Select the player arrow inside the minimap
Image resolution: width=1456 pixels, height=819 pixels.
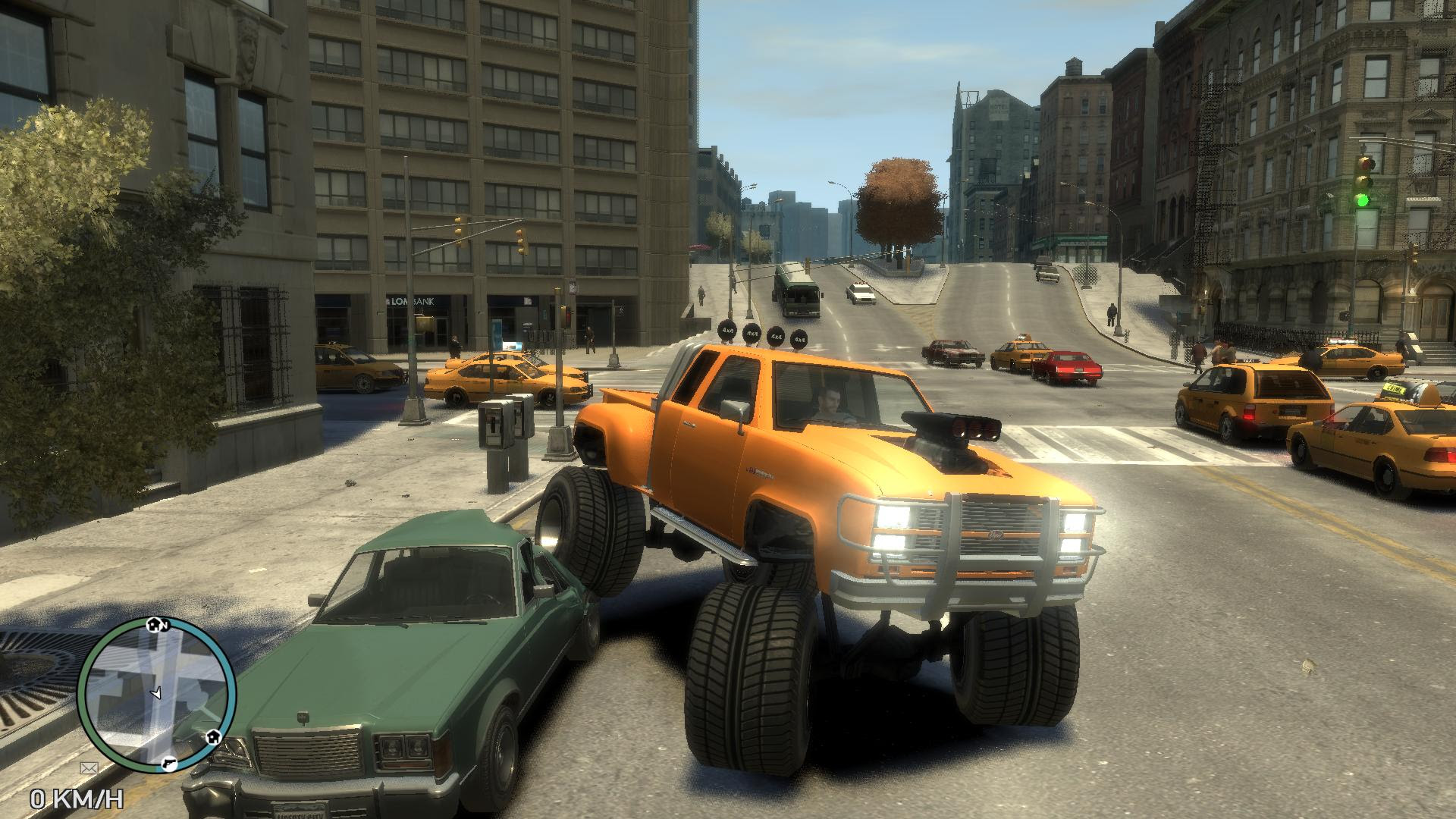coord(156,693)
